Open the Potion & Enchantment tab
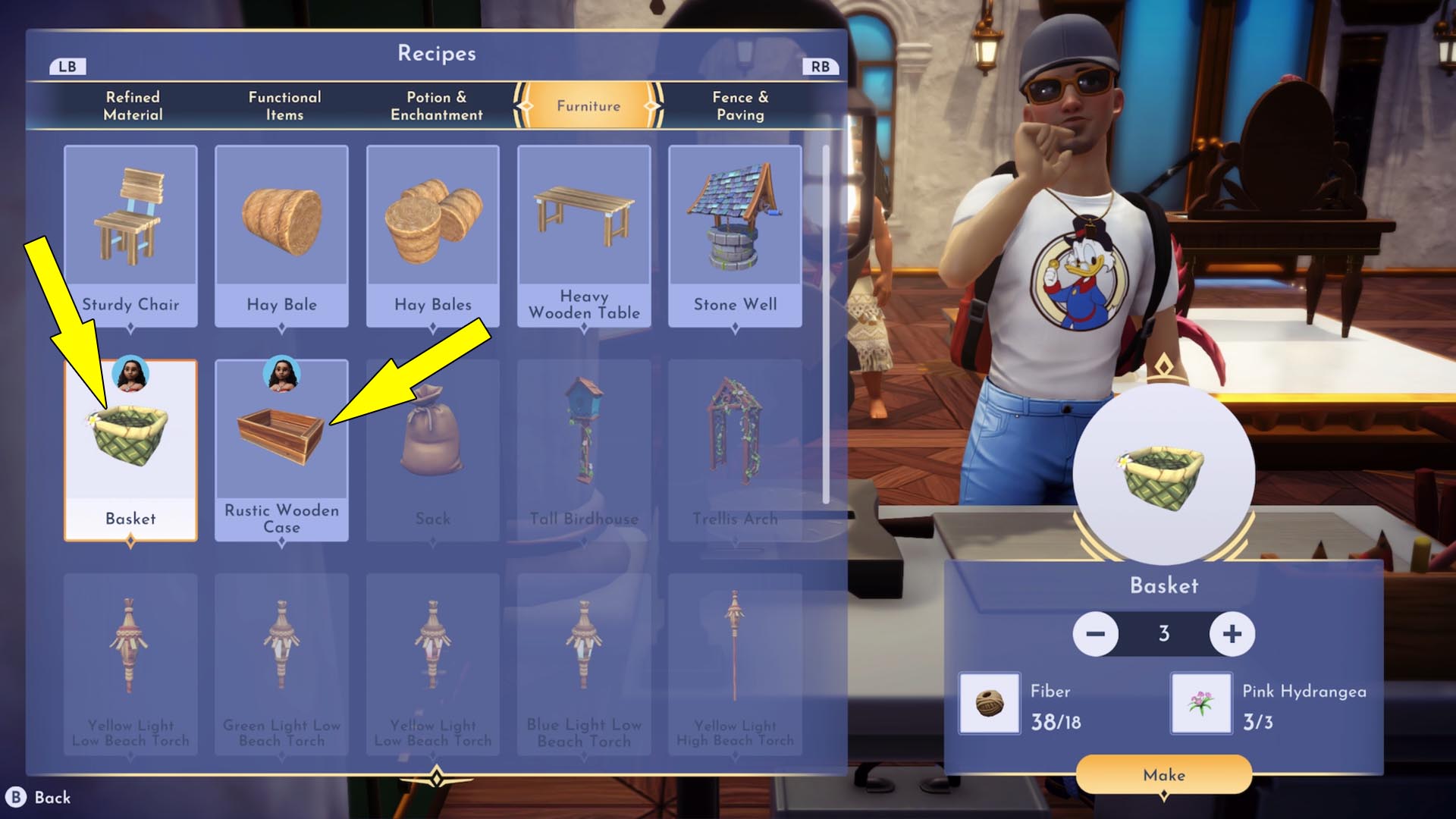This screenshot has height=819, width=1456. pos(436,106)
